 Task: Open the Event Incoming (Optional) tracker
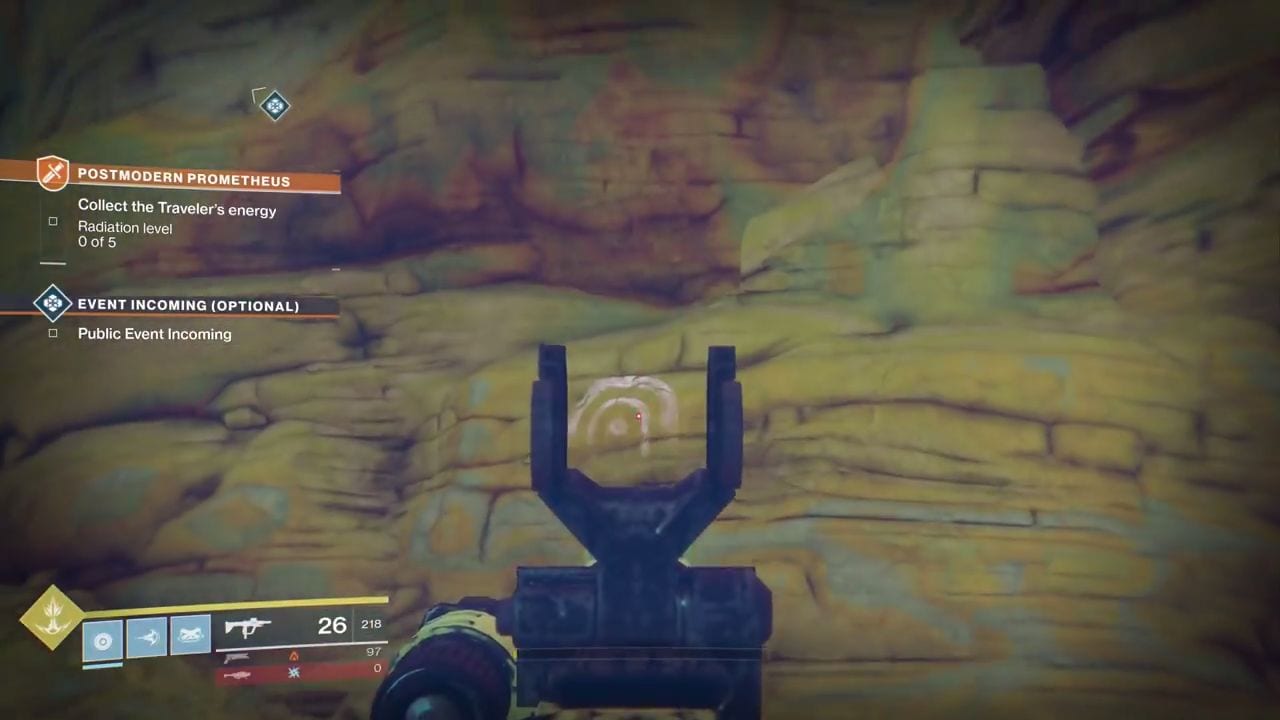188,305
